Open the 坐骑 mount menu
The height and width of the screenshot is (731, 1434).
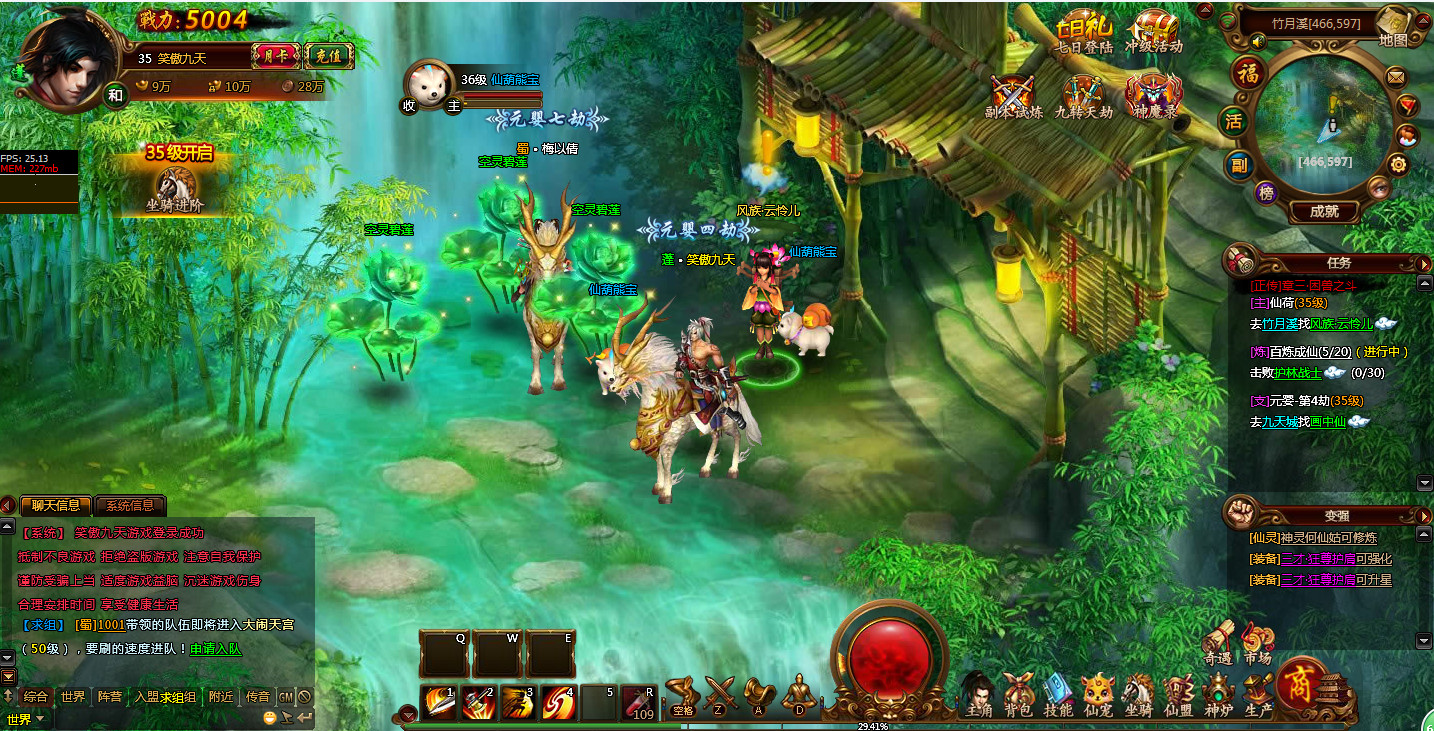click(x=1138, y=694)
